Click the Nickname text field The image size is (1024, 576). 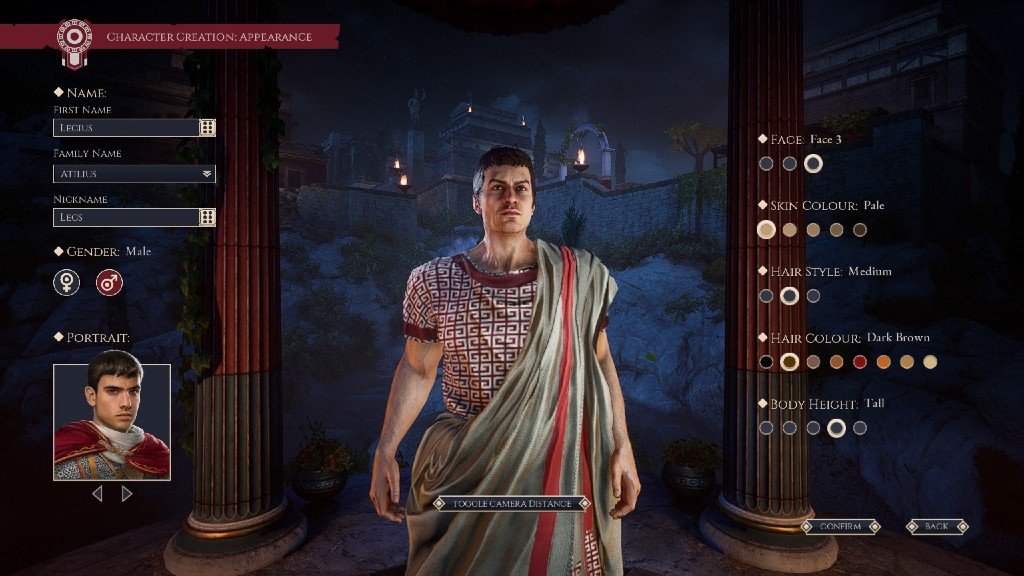(126, 218)
